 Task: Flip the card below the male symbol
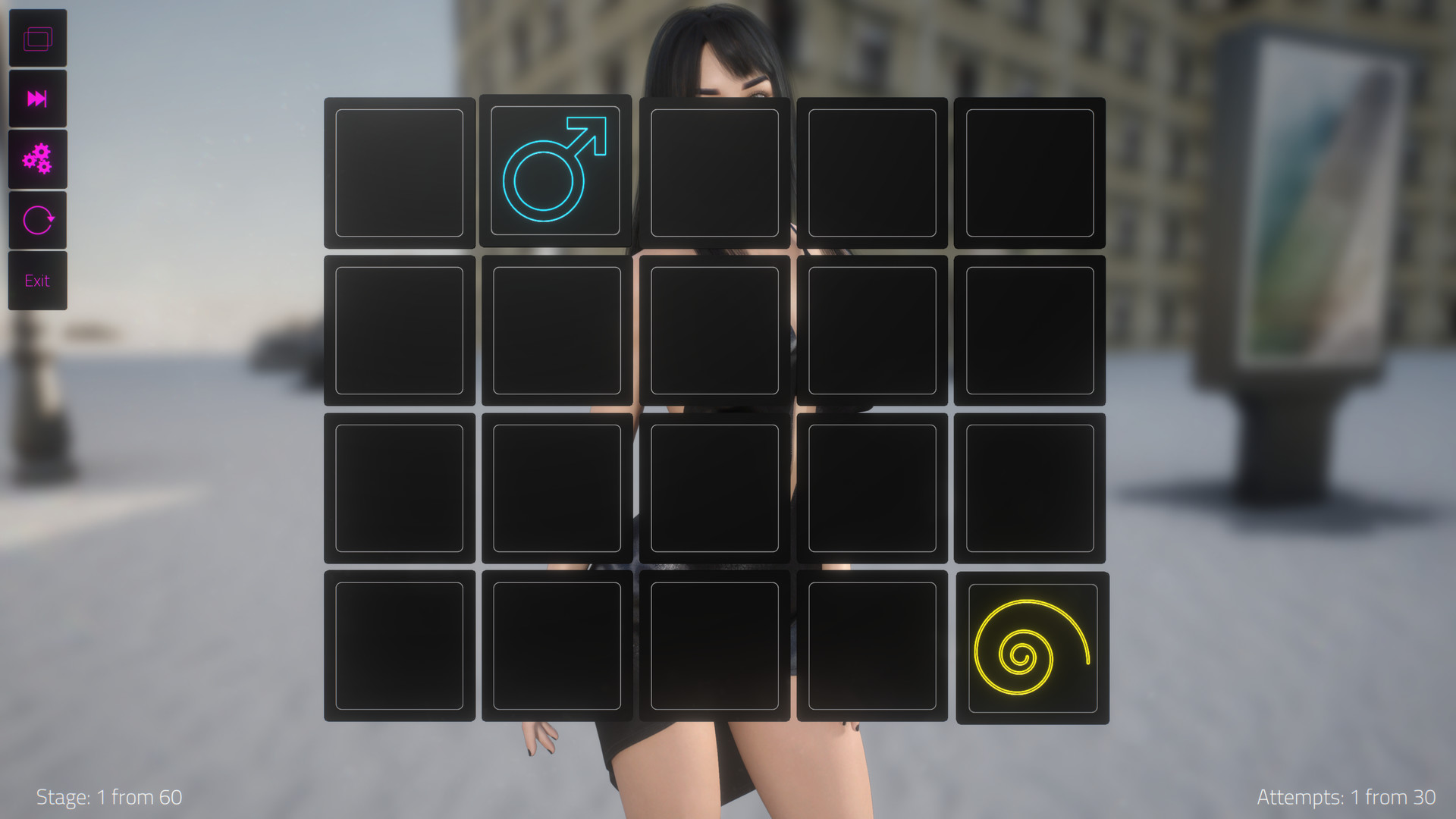tap(556, 331)
